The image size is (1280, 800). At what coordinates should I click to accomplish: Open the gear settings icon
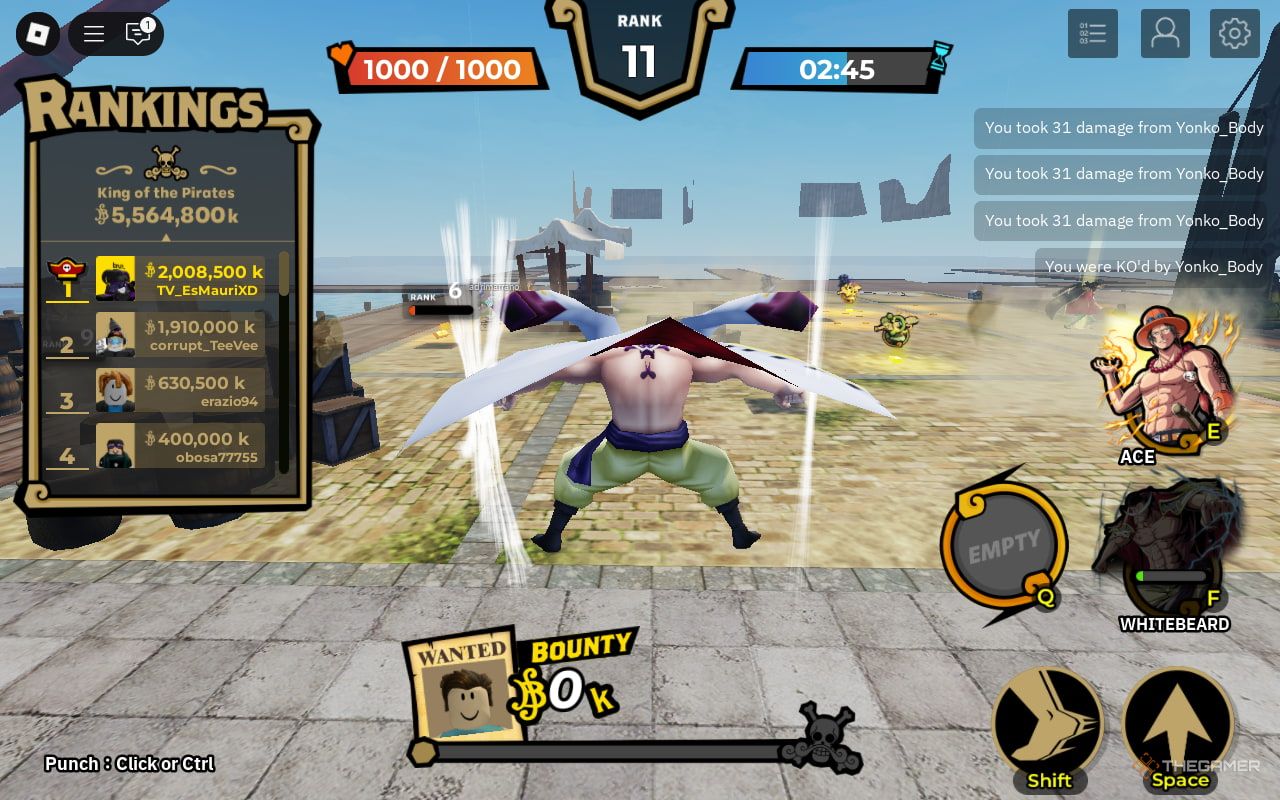[1235, 34]
